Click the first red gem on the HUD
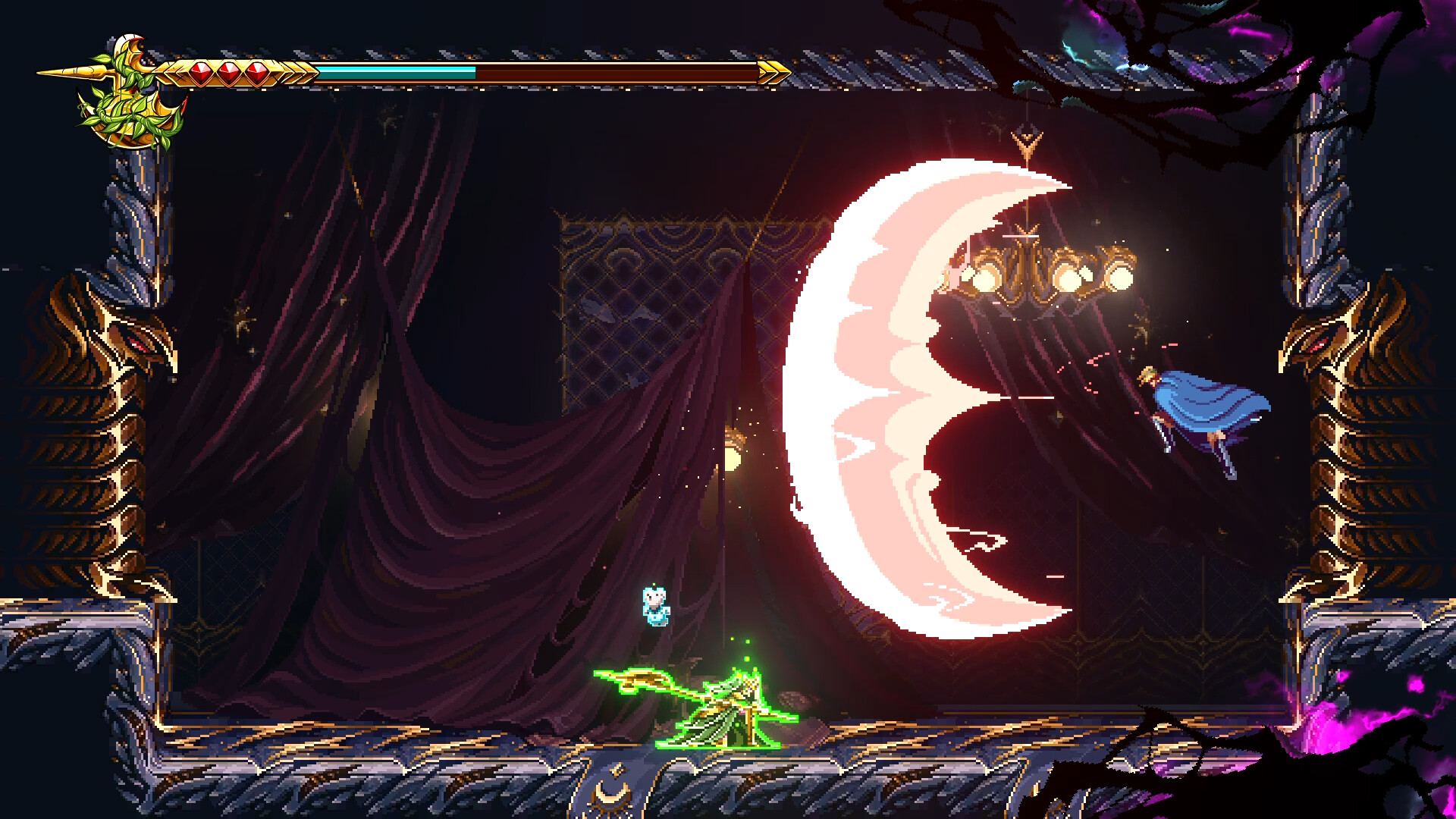 199,71
